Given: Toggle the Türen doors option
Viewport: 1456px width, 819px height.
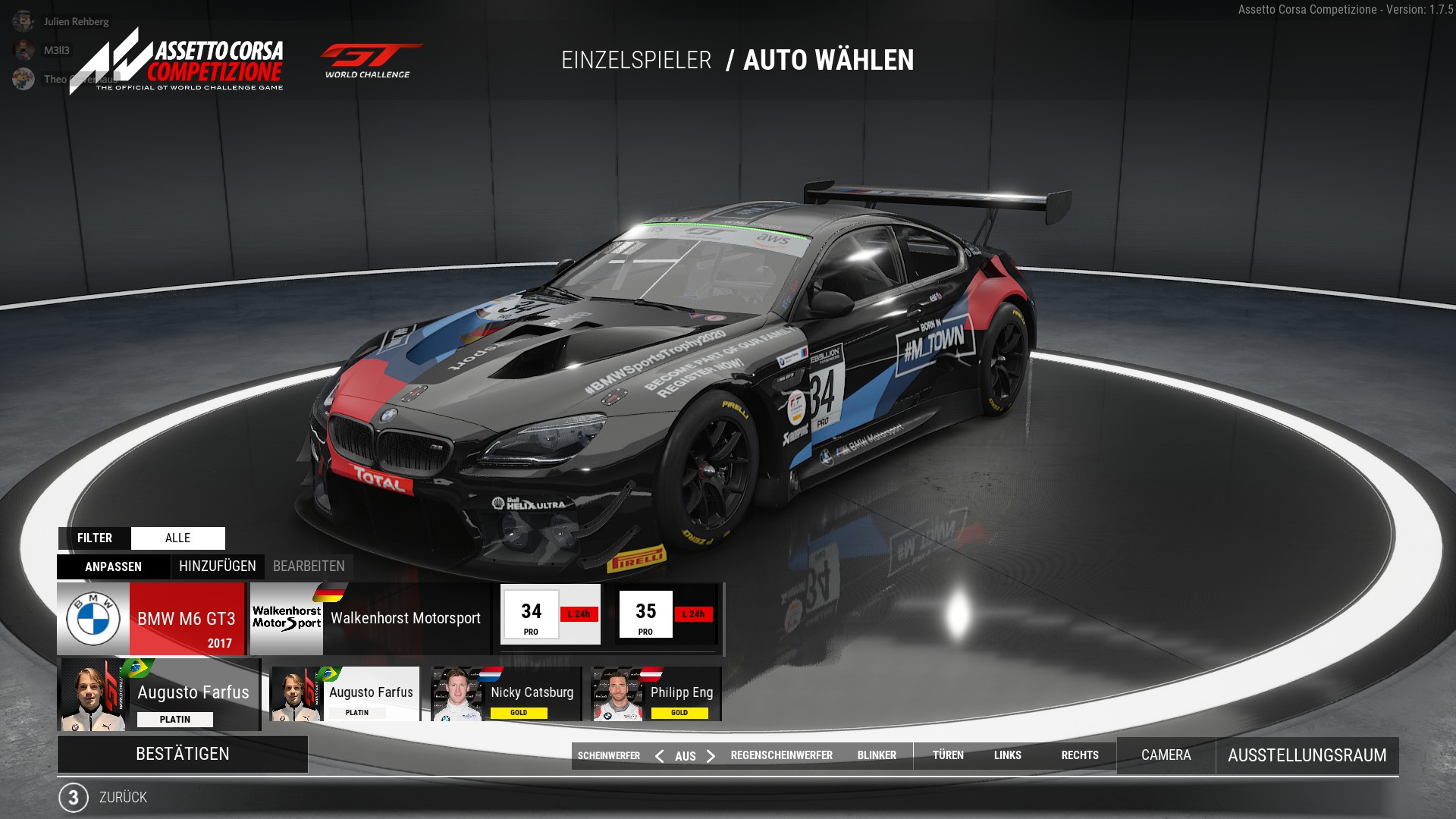Looking at the screenshot, I should pyautogui.click(x=948, y=755).
